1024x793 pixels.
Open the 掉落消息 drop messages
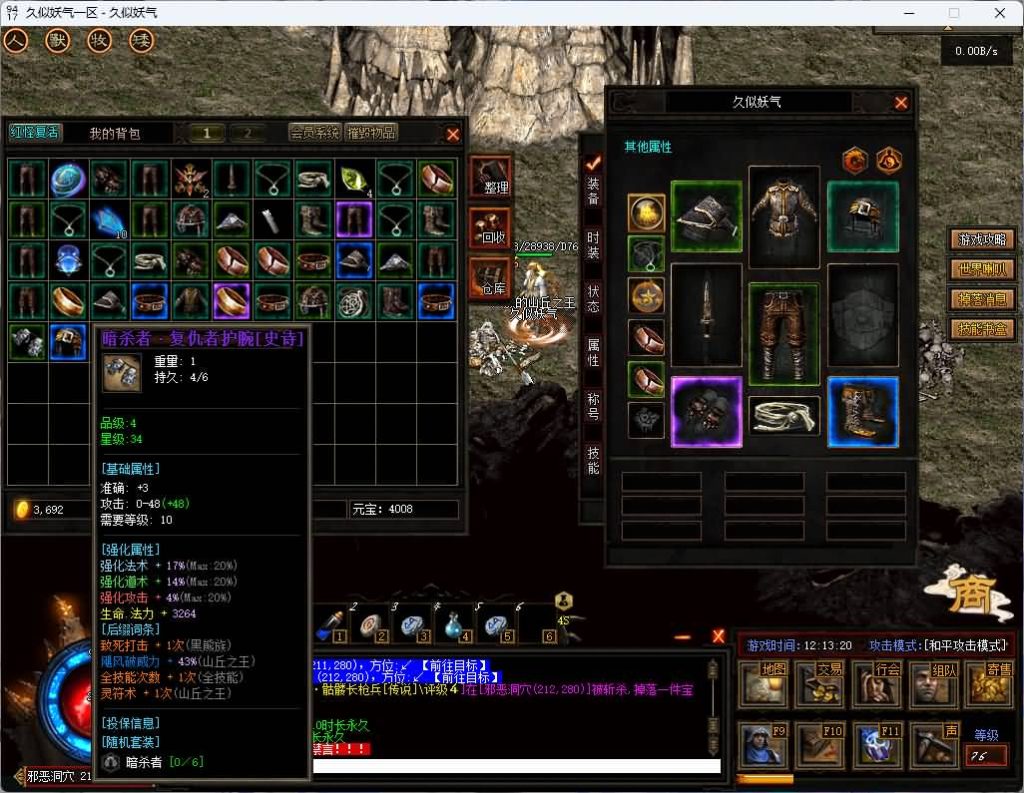[x=983, y=299]
